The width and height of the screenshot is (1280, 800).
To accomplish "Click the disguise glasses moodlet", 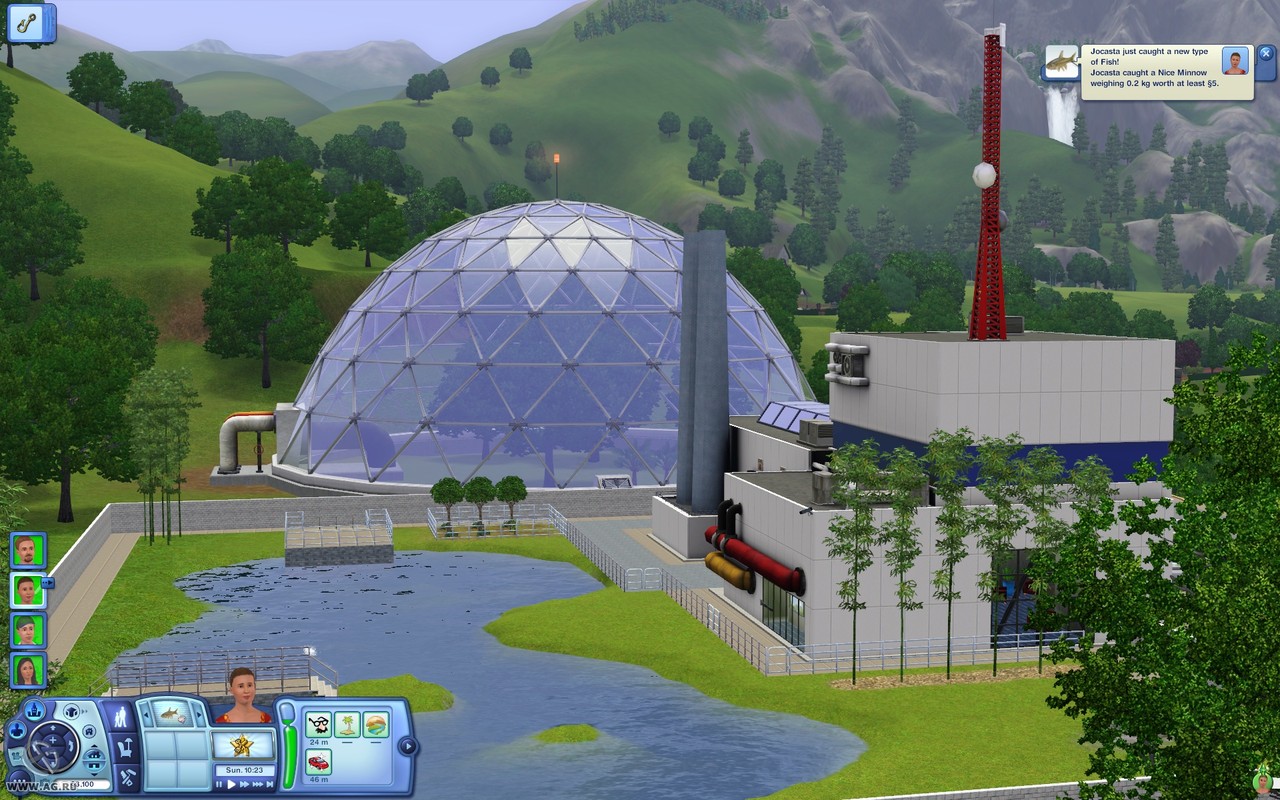I will pyautogui.click(x=319, y=724).
